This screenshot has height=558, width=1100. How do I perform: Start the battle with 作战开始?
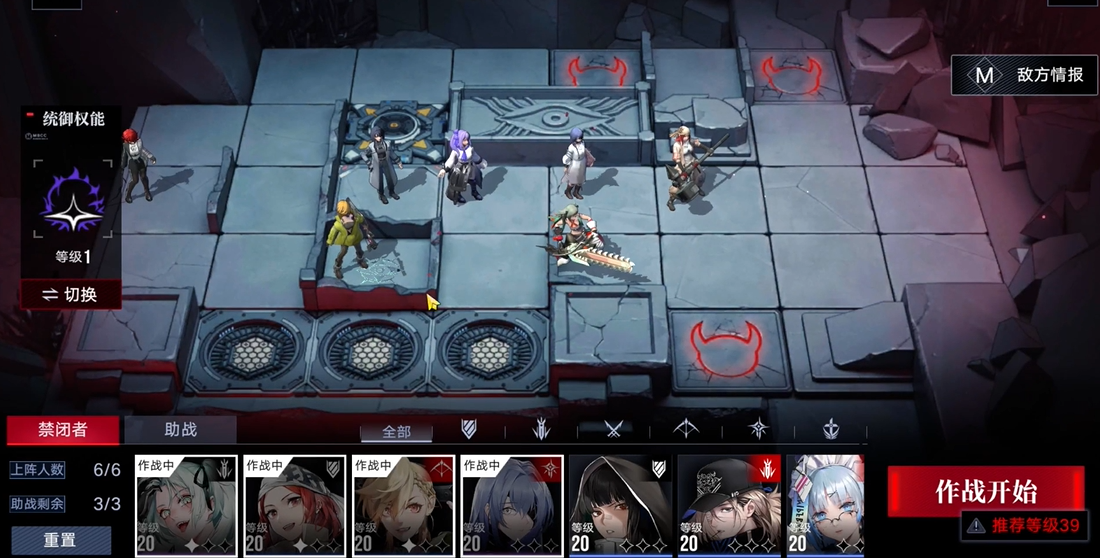[985, 491]
